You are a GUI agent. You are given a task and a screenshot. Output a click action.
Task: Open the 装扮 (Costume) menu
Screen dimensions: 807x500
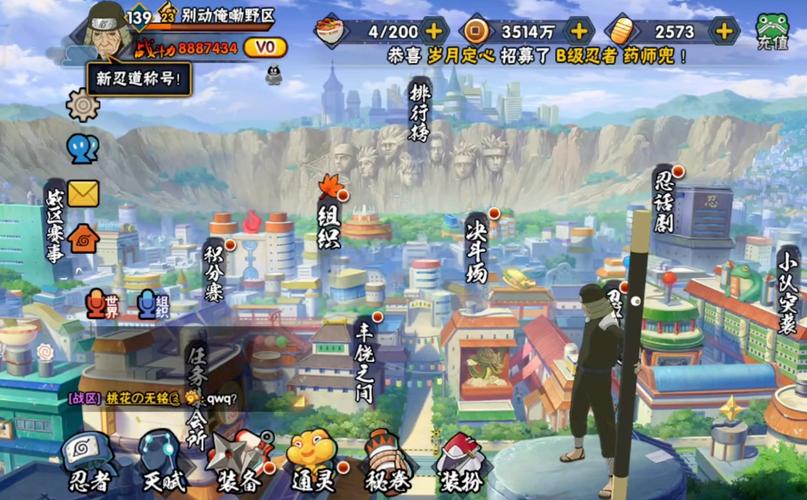click(x=461, y=462)
